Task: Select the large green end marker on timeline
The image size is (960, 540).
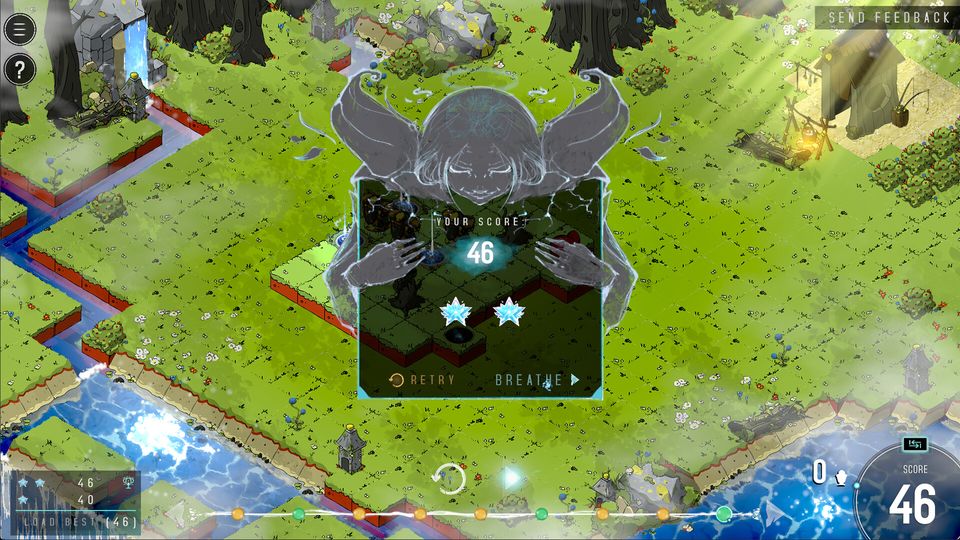Action: (724, 514)
